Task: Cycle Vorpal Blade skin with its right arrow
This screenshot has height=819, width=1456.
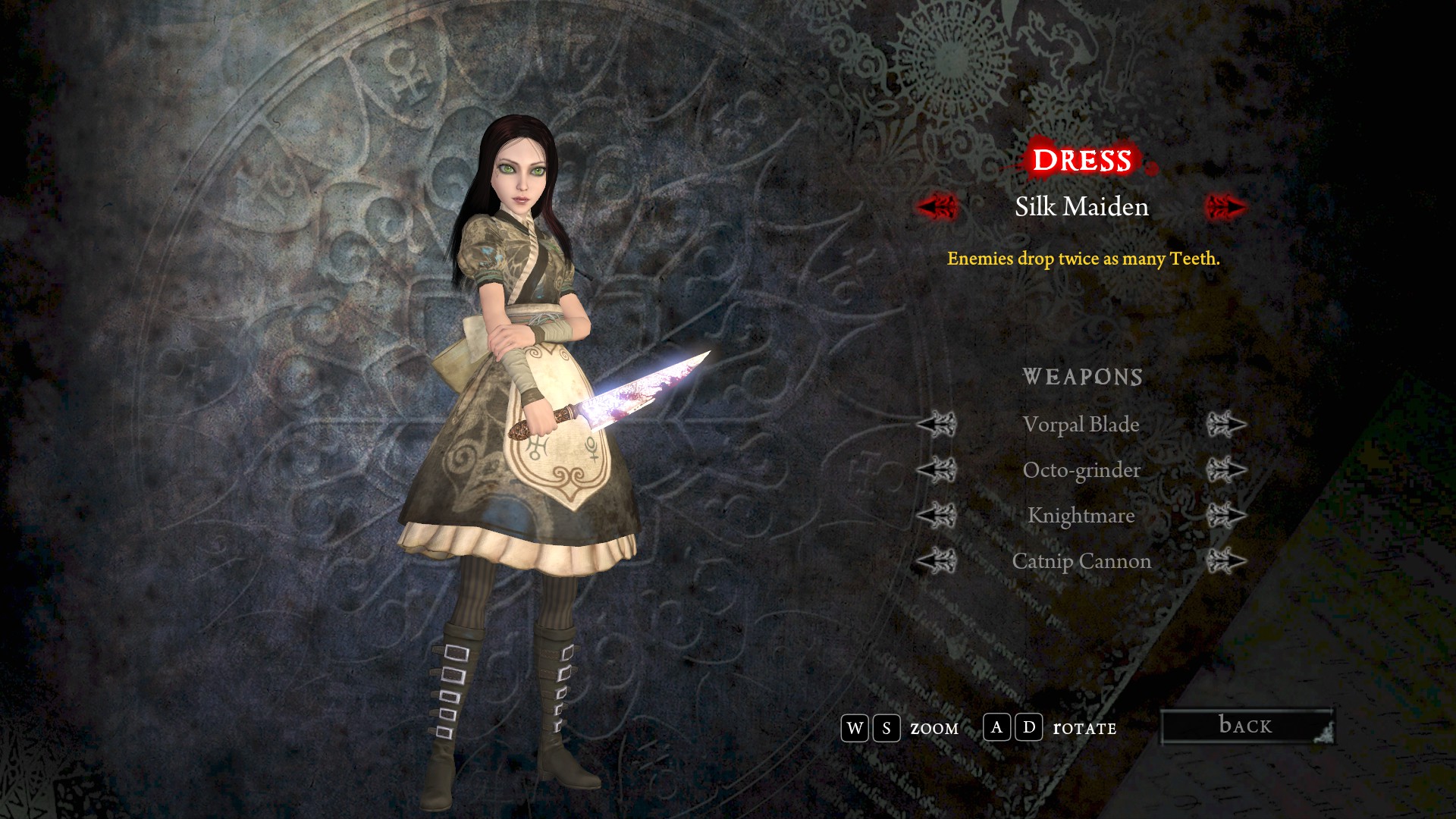Action: 1226,425
